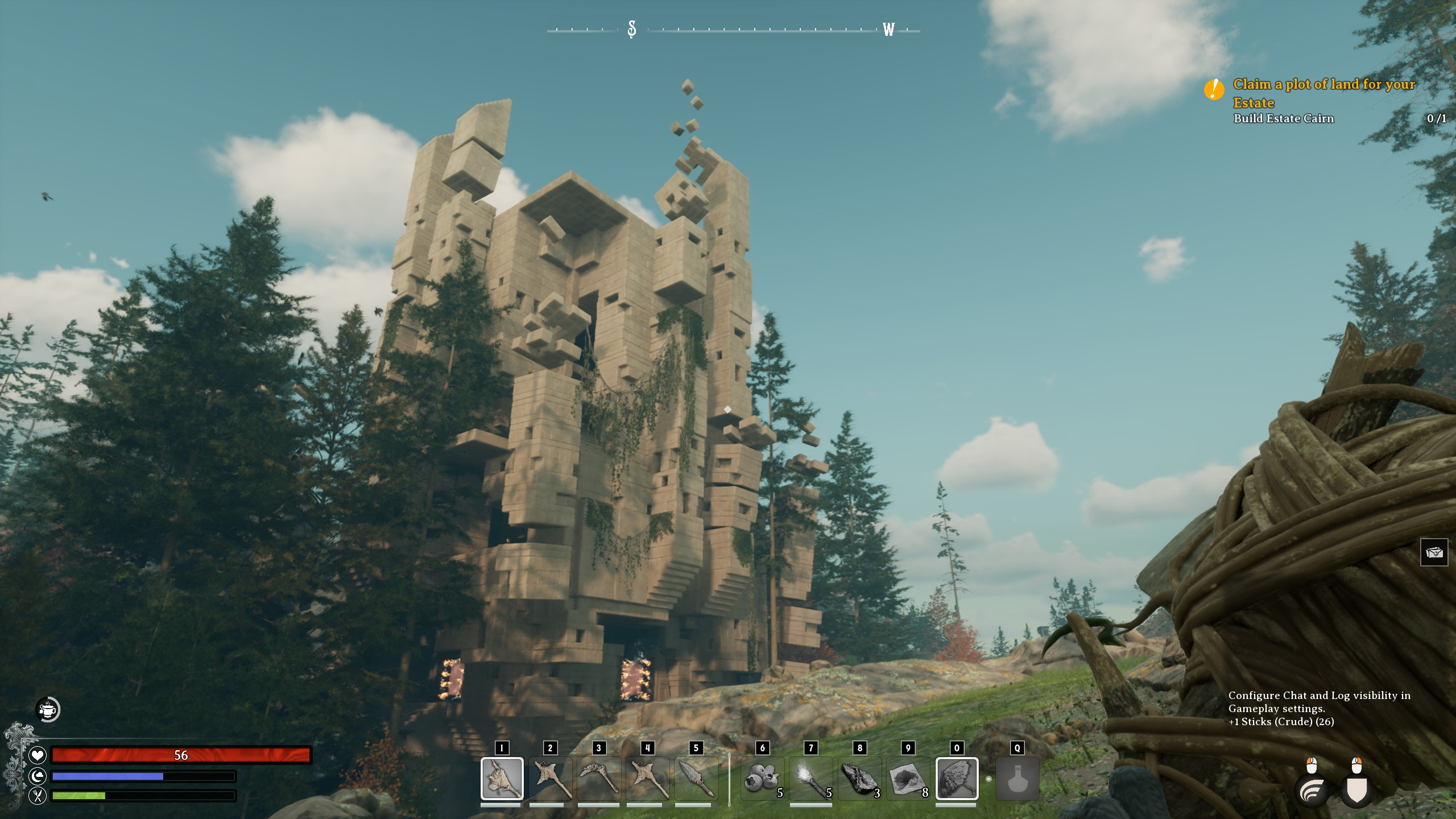The image size is (1456, 819).
Task: Choose the axe in hotbar slot 4
Action: 647,778
